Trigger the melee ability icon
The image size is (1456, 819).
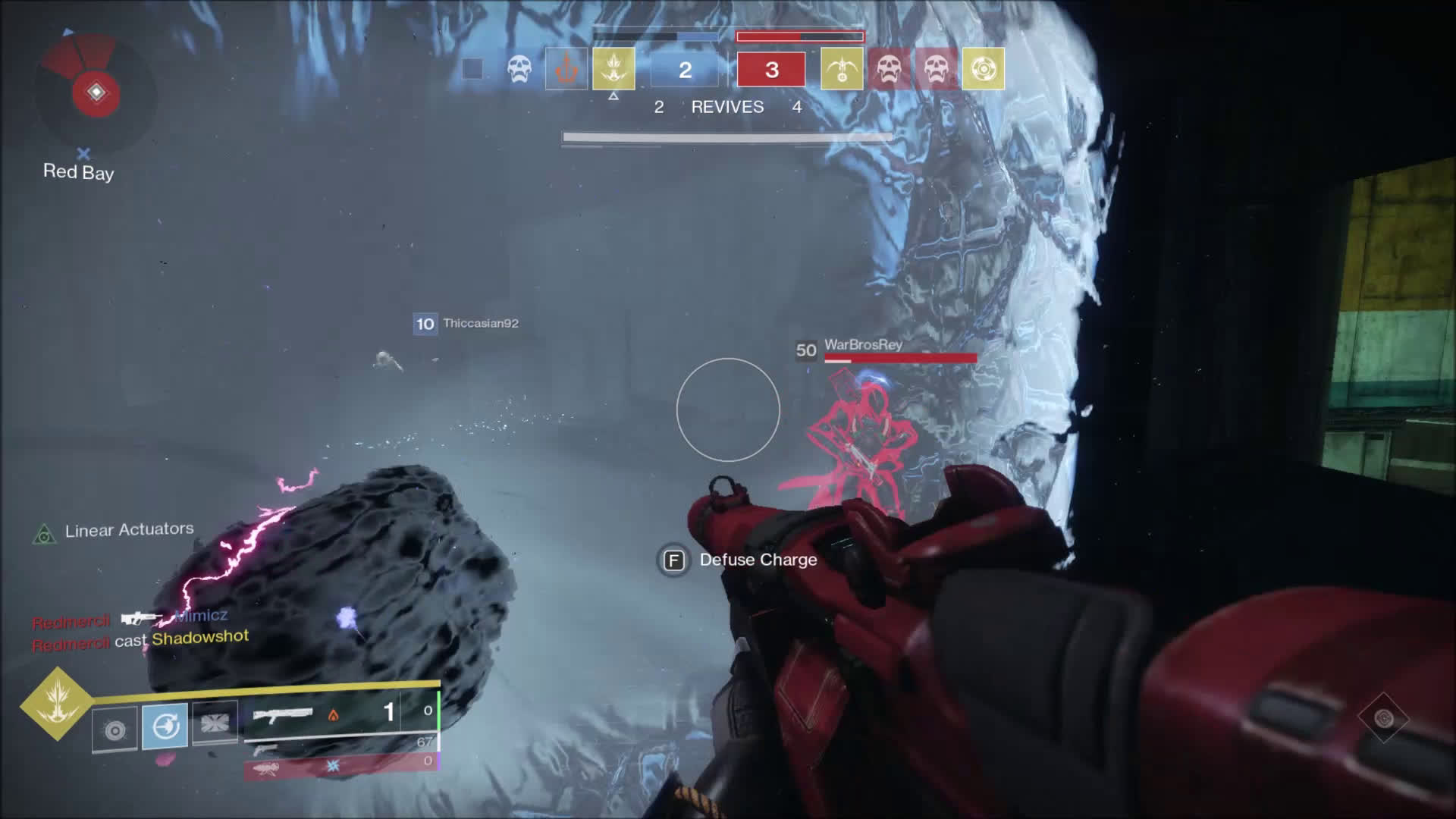coord(215,723)
